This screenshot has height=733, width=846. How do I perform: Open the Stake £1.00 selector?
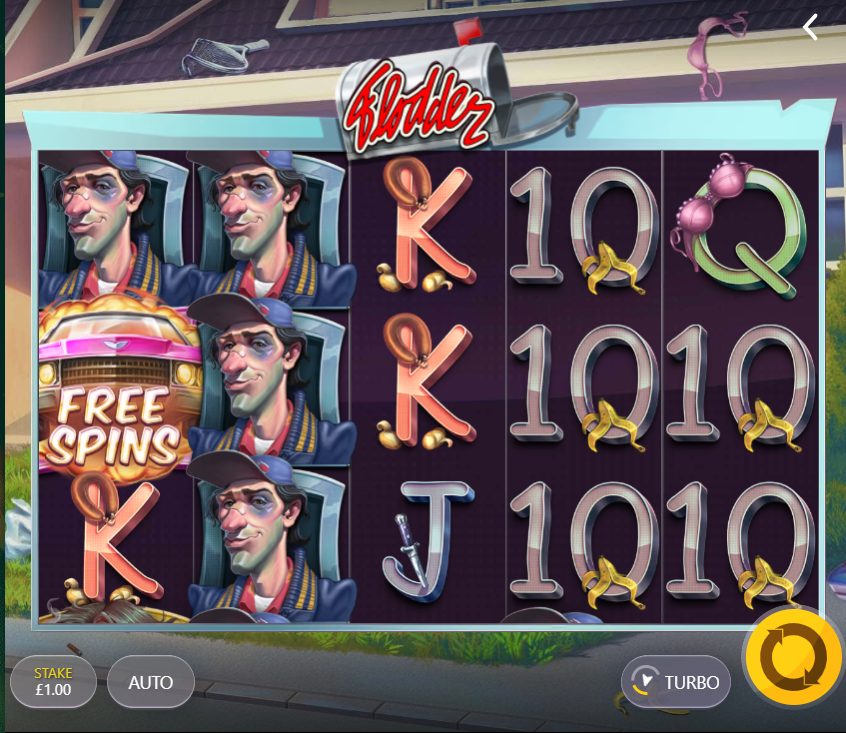pos(53,682)
